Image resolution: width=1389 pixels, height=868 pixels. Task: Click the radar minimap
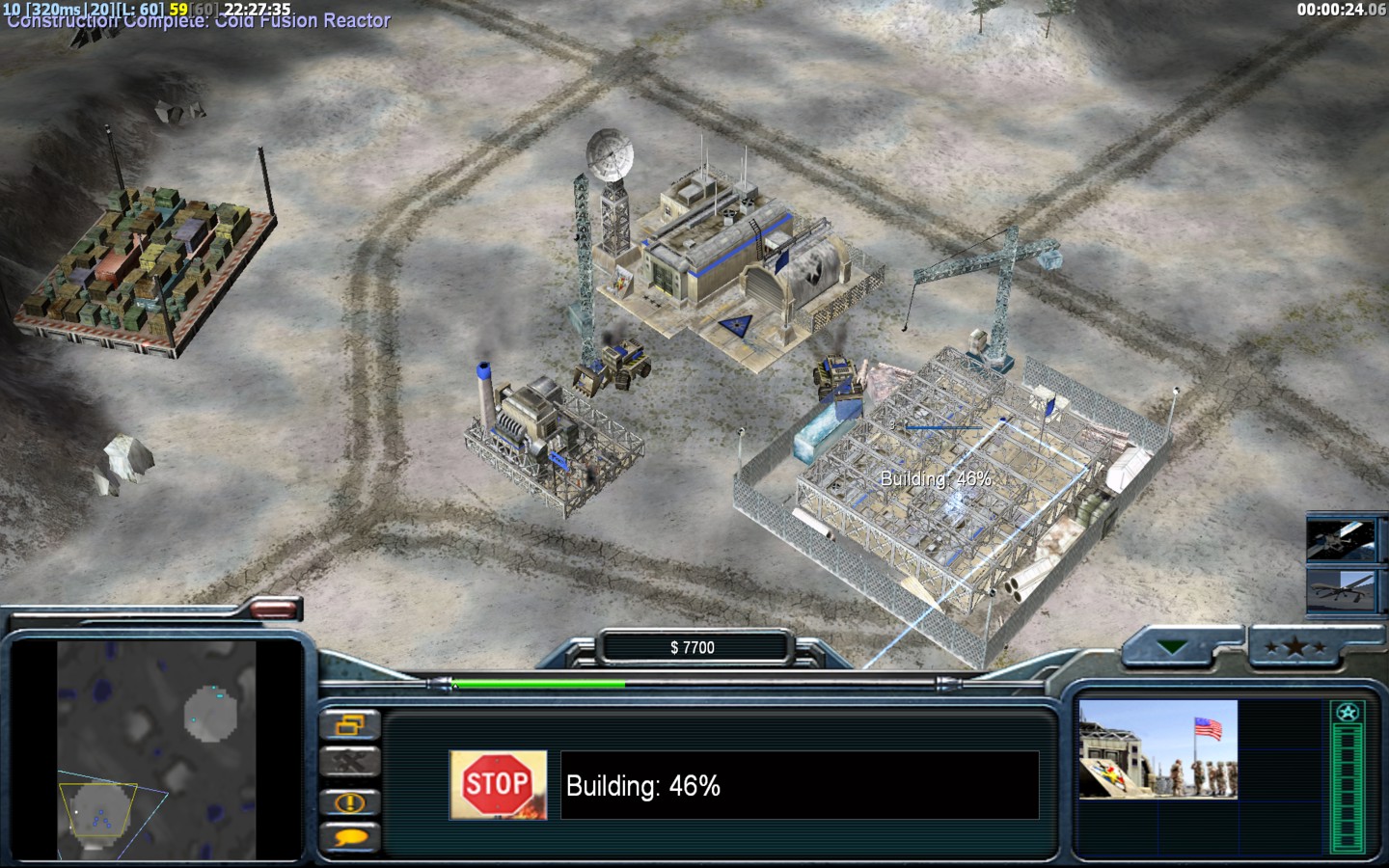156,750
